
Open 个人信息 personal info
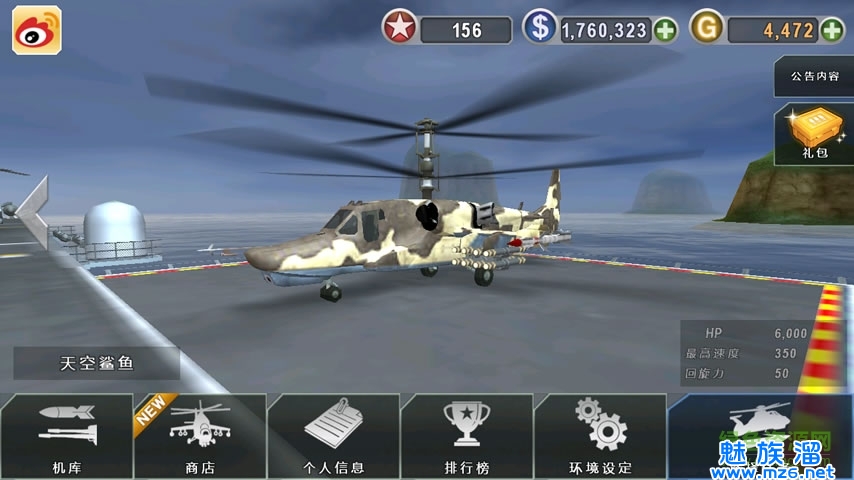[334, 436]
